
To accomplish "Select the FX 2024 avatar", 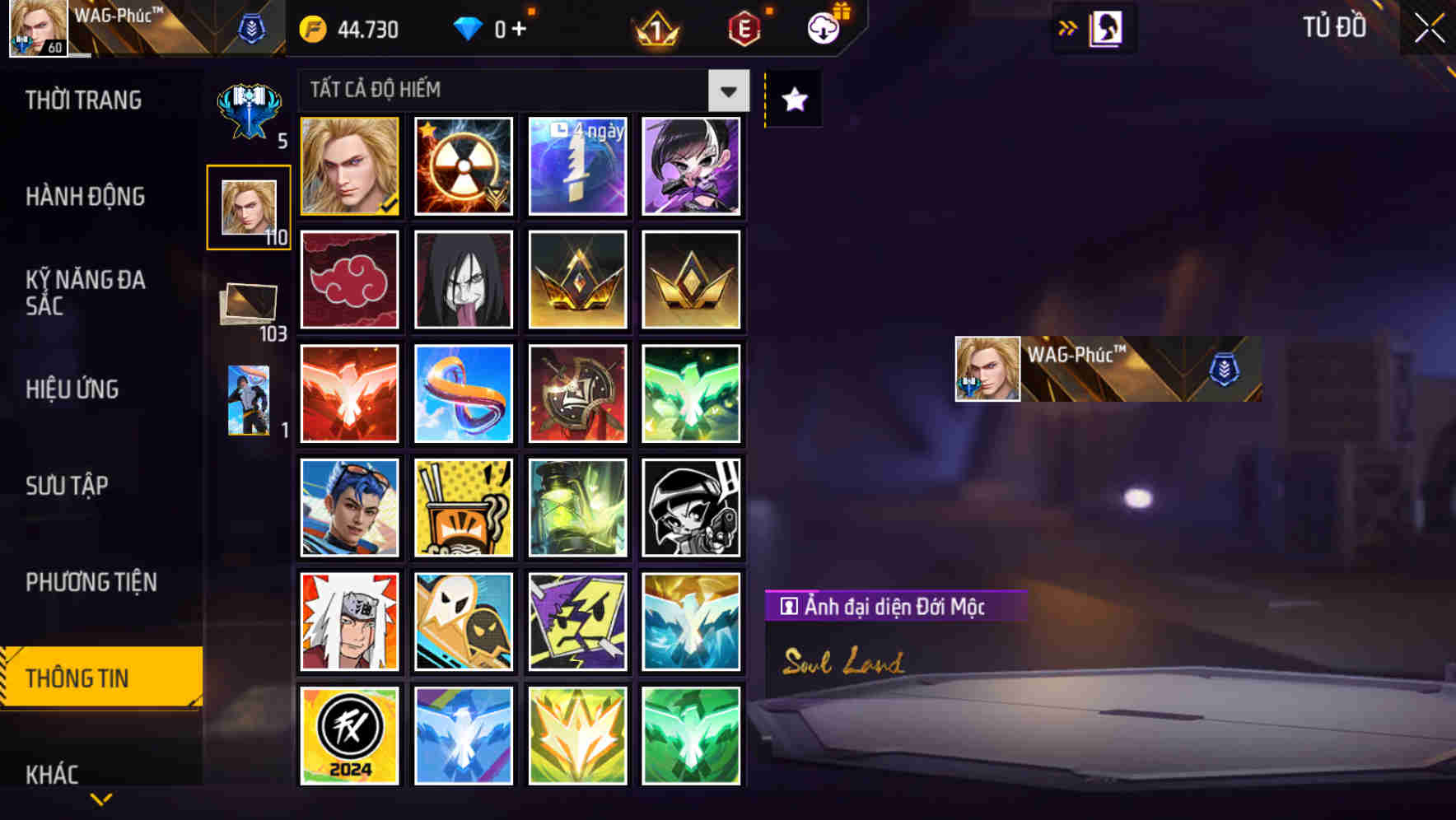I will pyautogui.click(x=348, y=735).
